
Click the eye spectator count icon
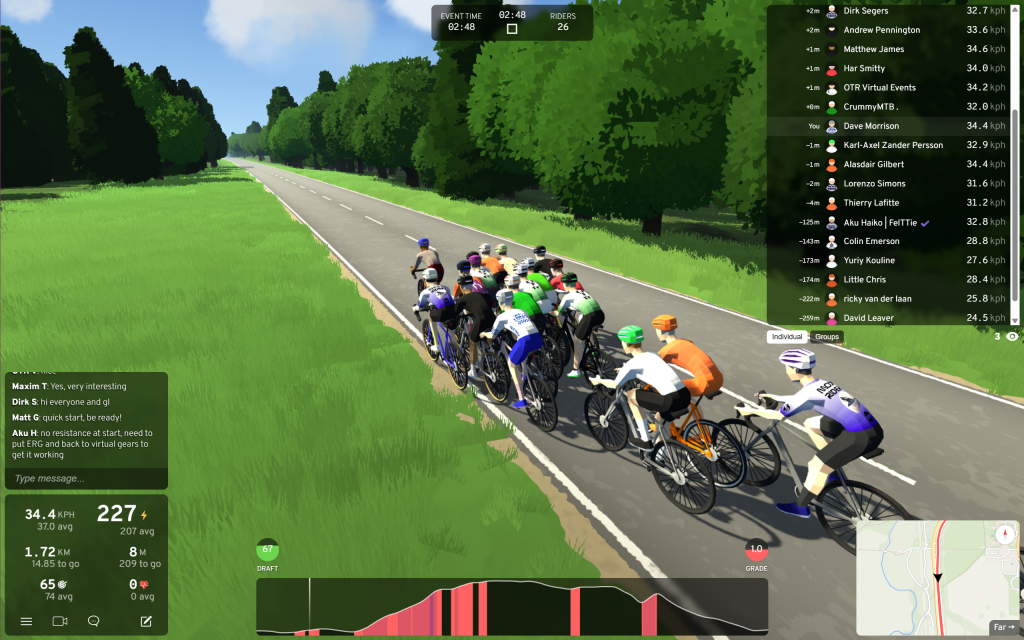pyautogui.click(x=1012, y=337)
